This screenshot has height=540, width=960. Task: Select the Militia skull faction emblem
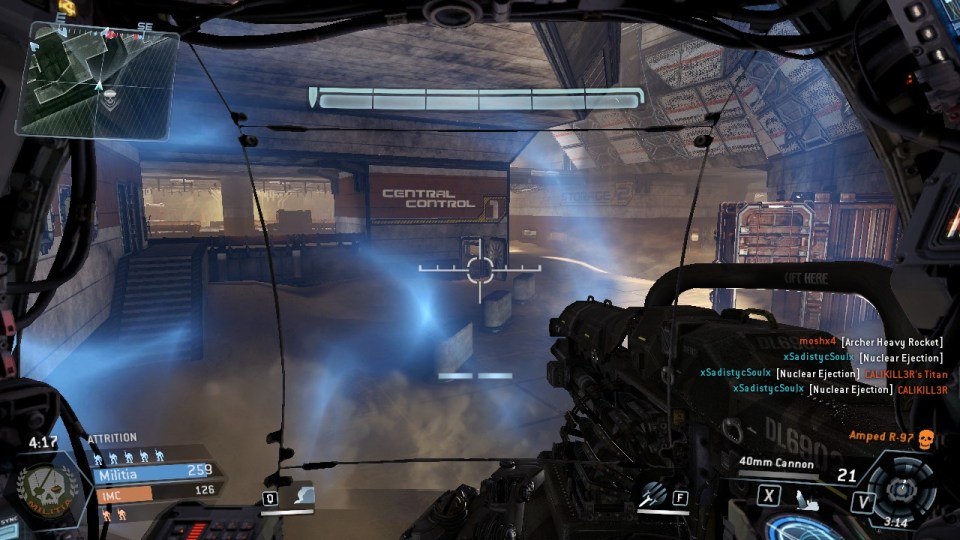coord(43,487)
